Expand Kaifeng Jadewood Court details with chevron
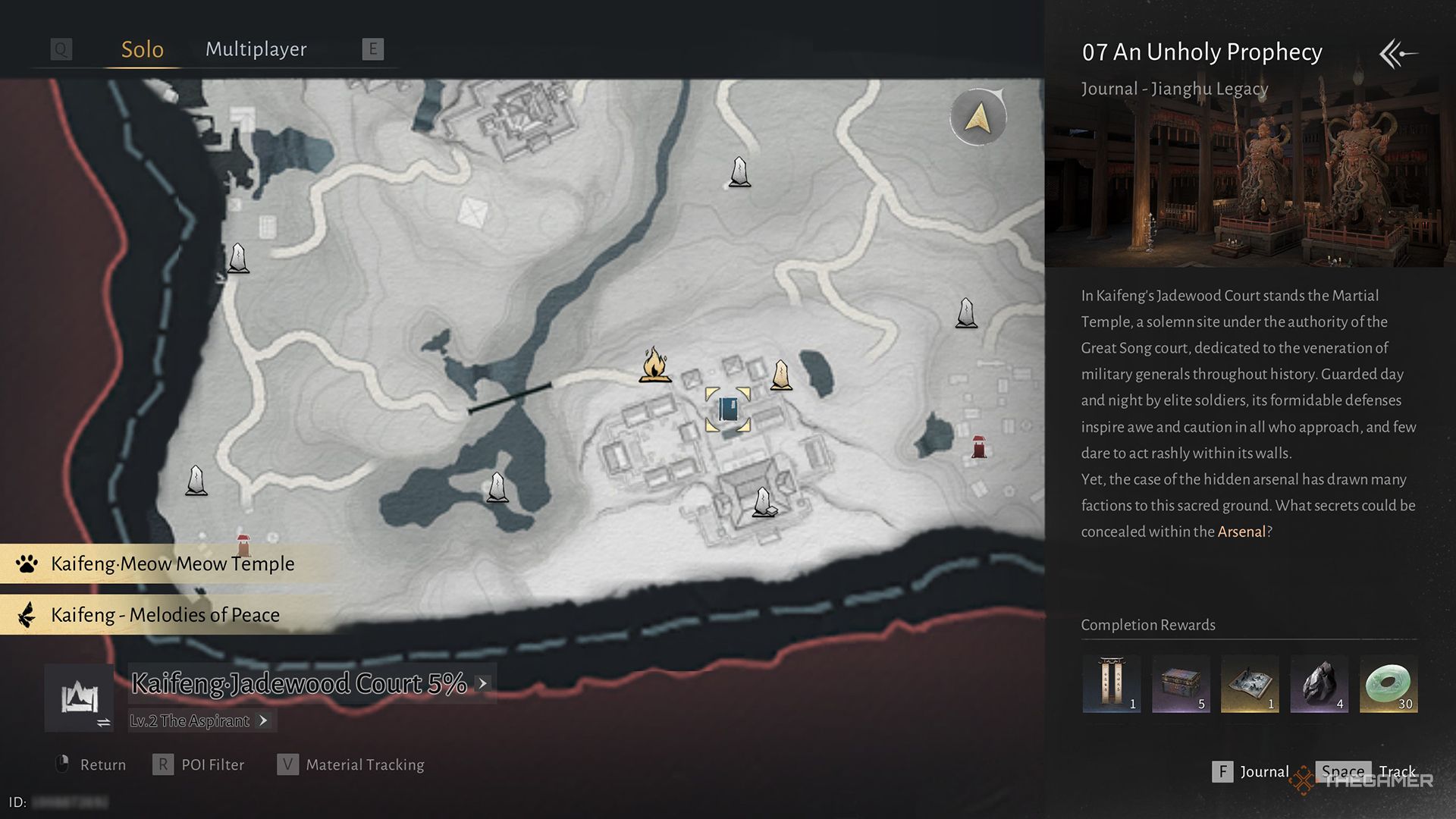The height and width of the screenshot is (819, 1456). click(482, 683)
